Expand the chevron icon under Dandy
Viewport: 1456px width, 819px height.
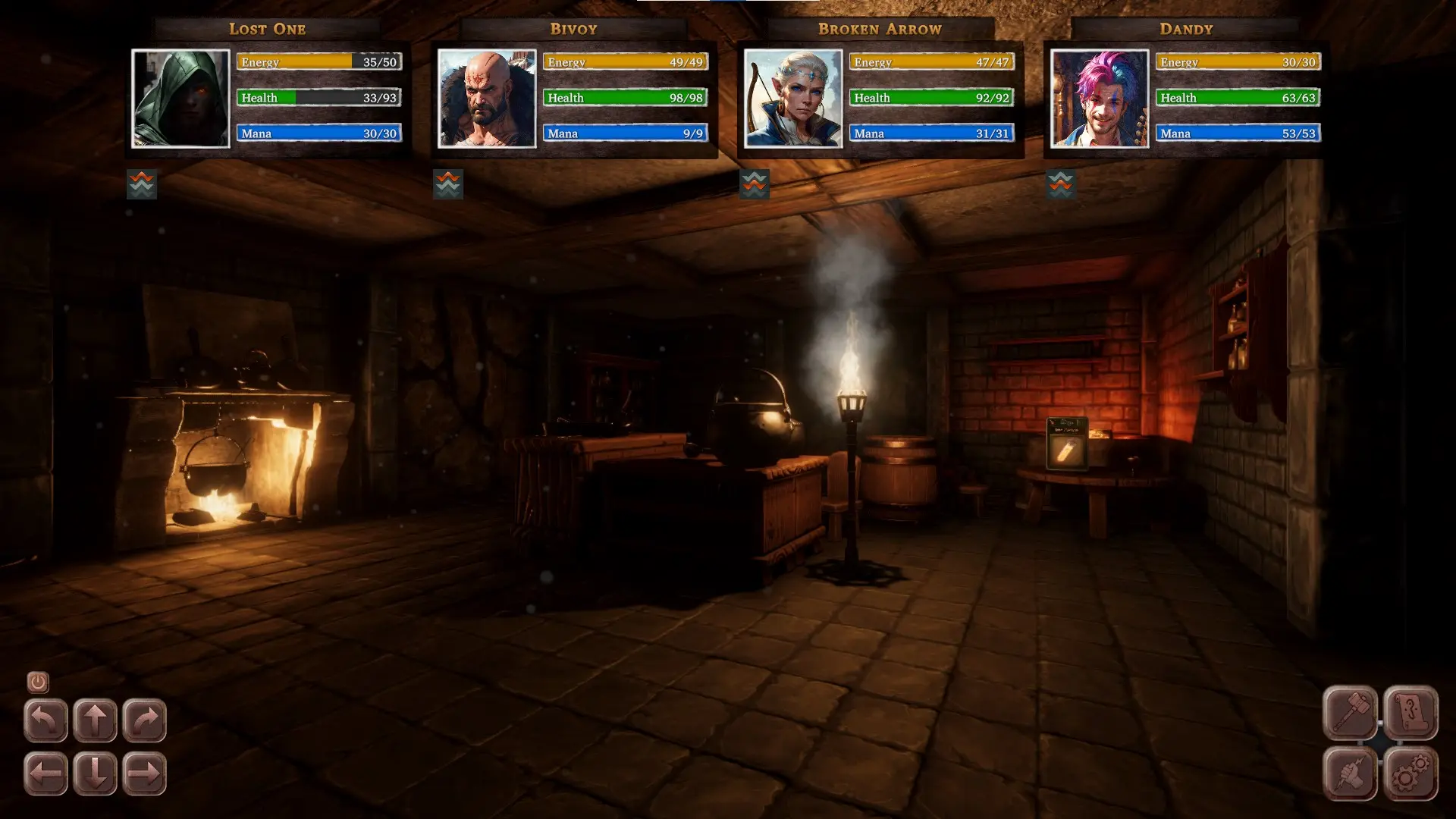tap(1061, 184)
